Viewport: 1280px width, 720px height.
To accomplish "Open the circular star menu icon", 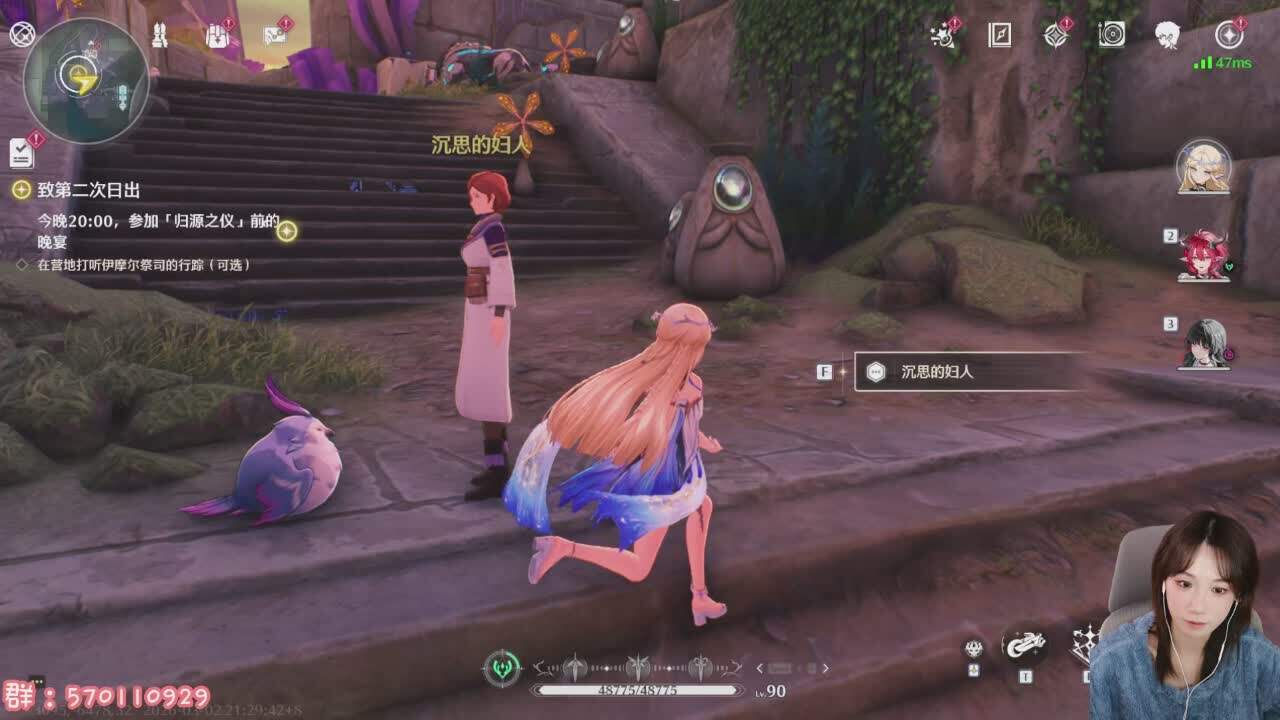I will tap(1229, 36).
